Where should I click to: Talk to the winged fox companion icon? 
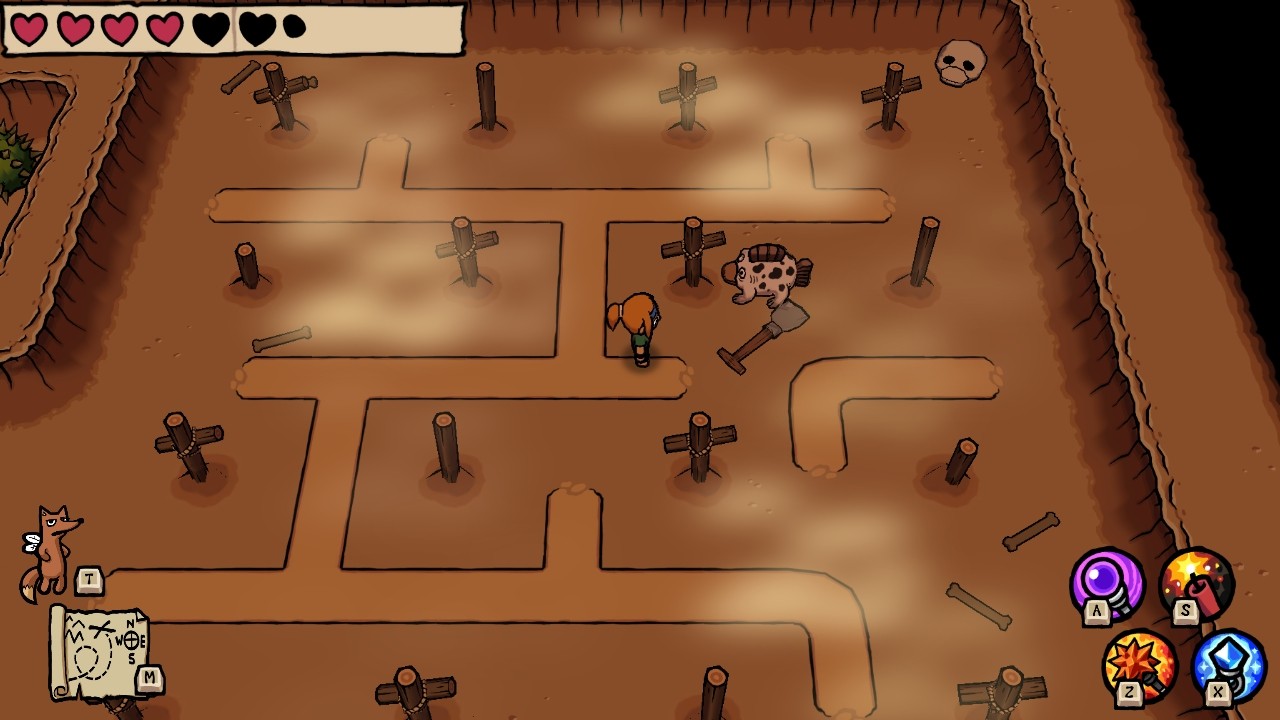click(x=50, y=550)
